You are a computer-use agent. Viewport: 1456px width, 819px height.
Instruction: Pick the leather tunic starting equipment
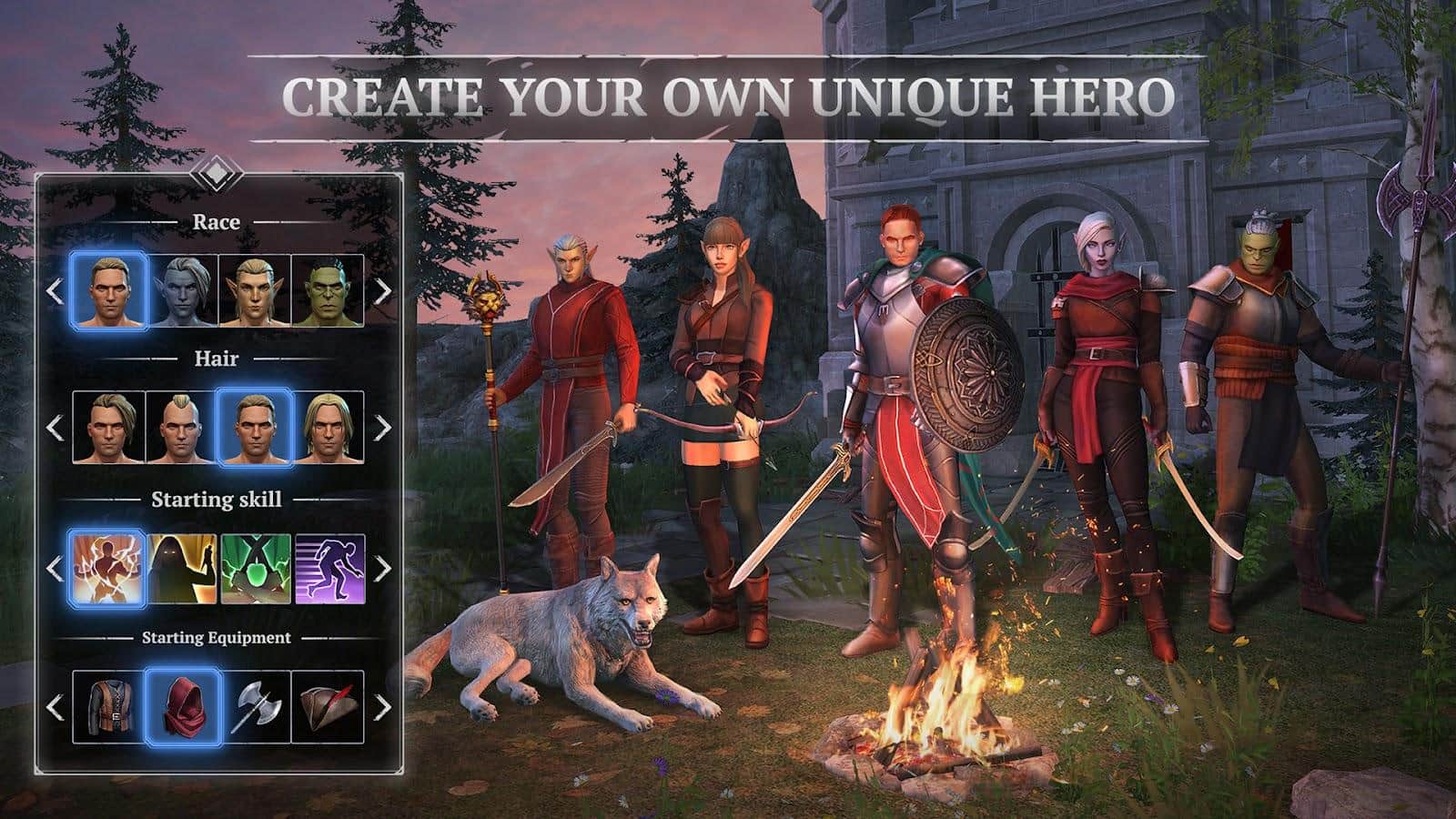(105, 710)
